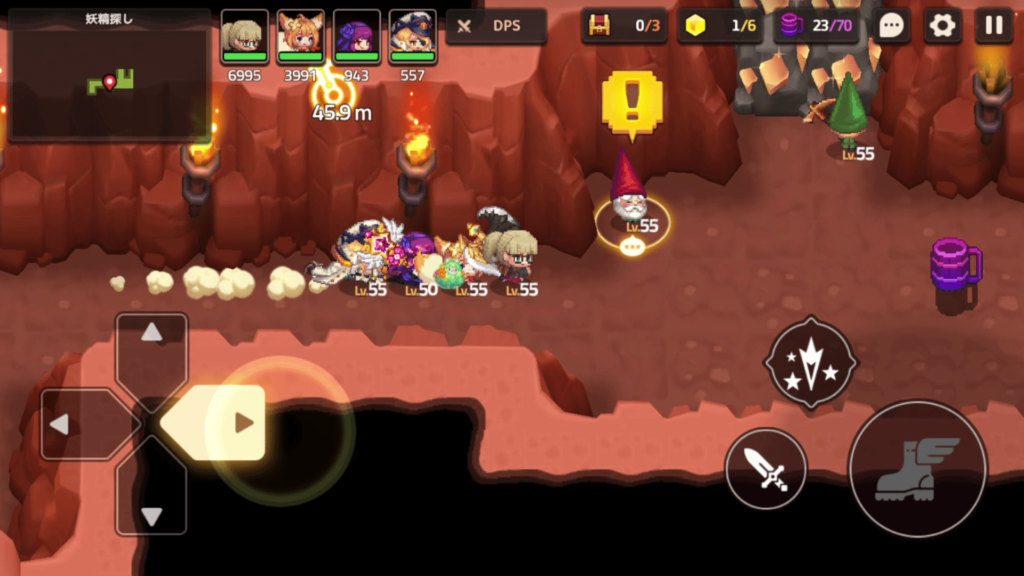Use the sword weapon skill button
Image resolution: width=1024 pixels, height=576 pixels.
(x=766, y=468)
